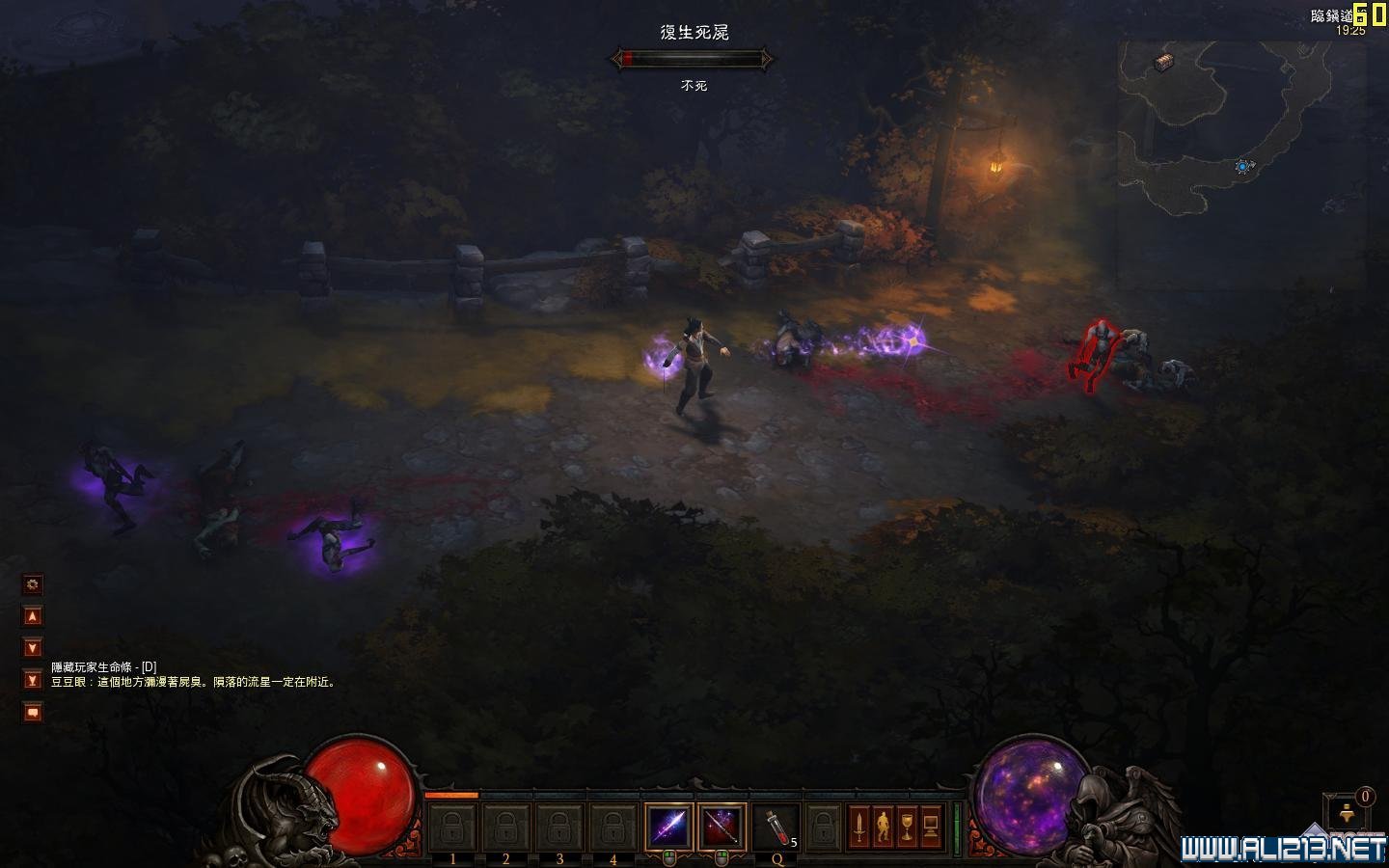
Task: Use the red health potion slot
Action: (x=775, y=827)
